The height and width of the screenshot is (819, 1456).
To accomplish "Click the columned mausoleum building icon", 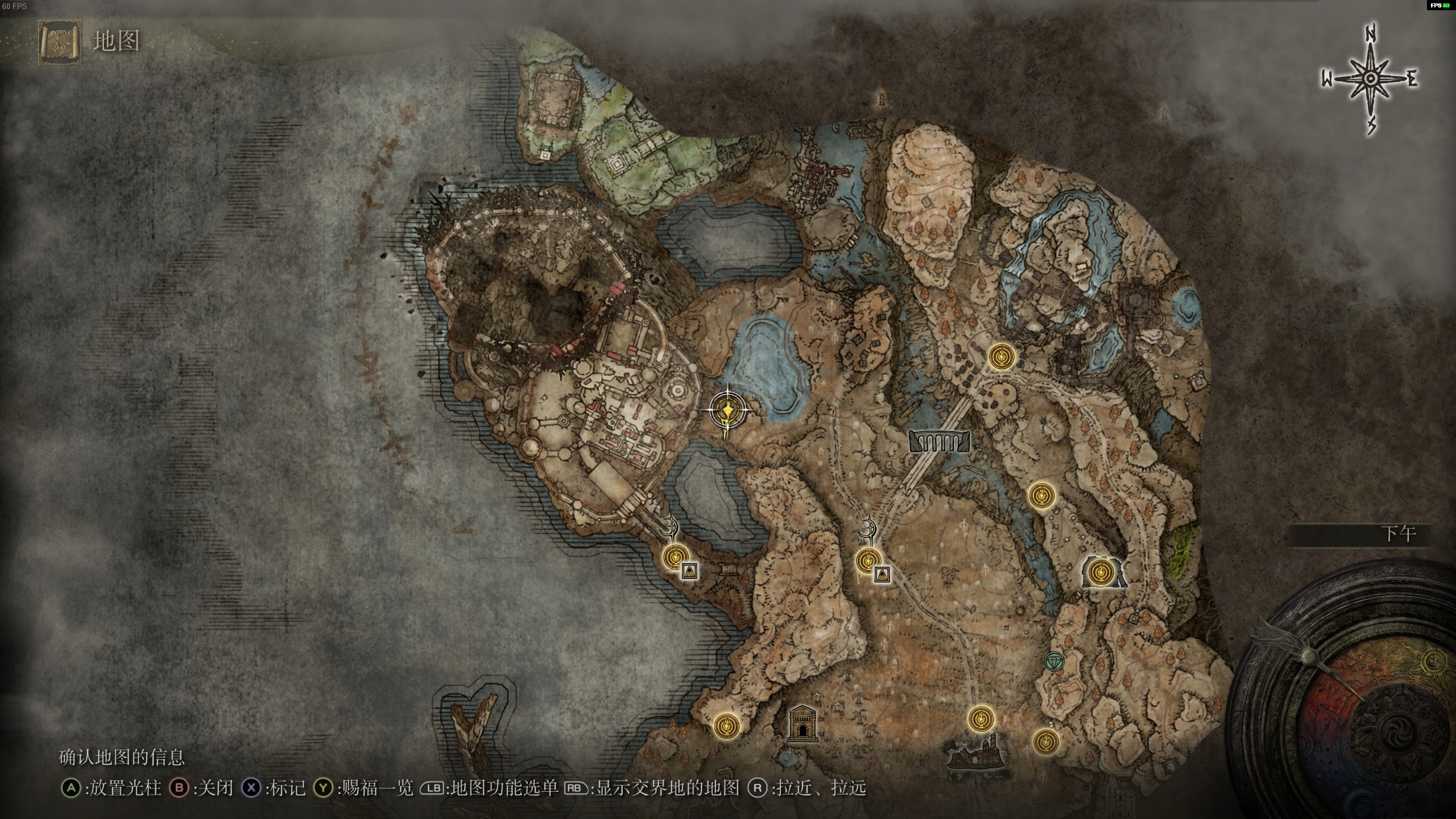I will (802, 724).
